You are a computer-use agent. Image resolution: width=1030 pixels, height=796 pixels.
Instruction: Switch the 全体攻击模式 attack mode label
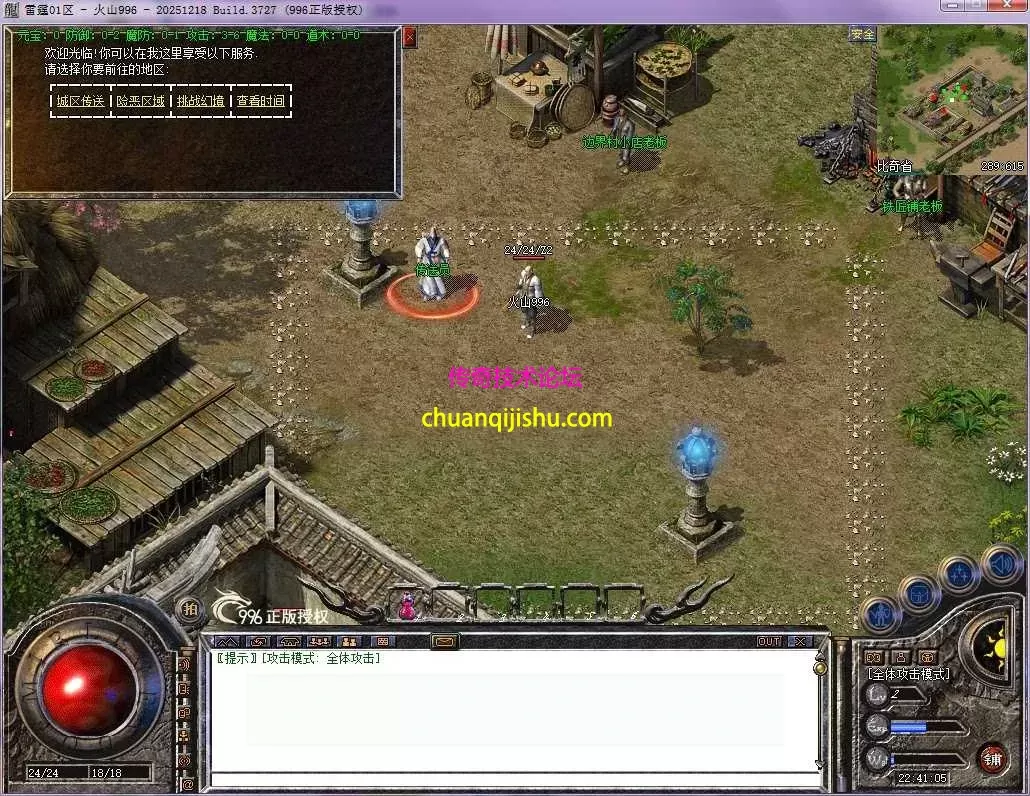tap(907, 674)
